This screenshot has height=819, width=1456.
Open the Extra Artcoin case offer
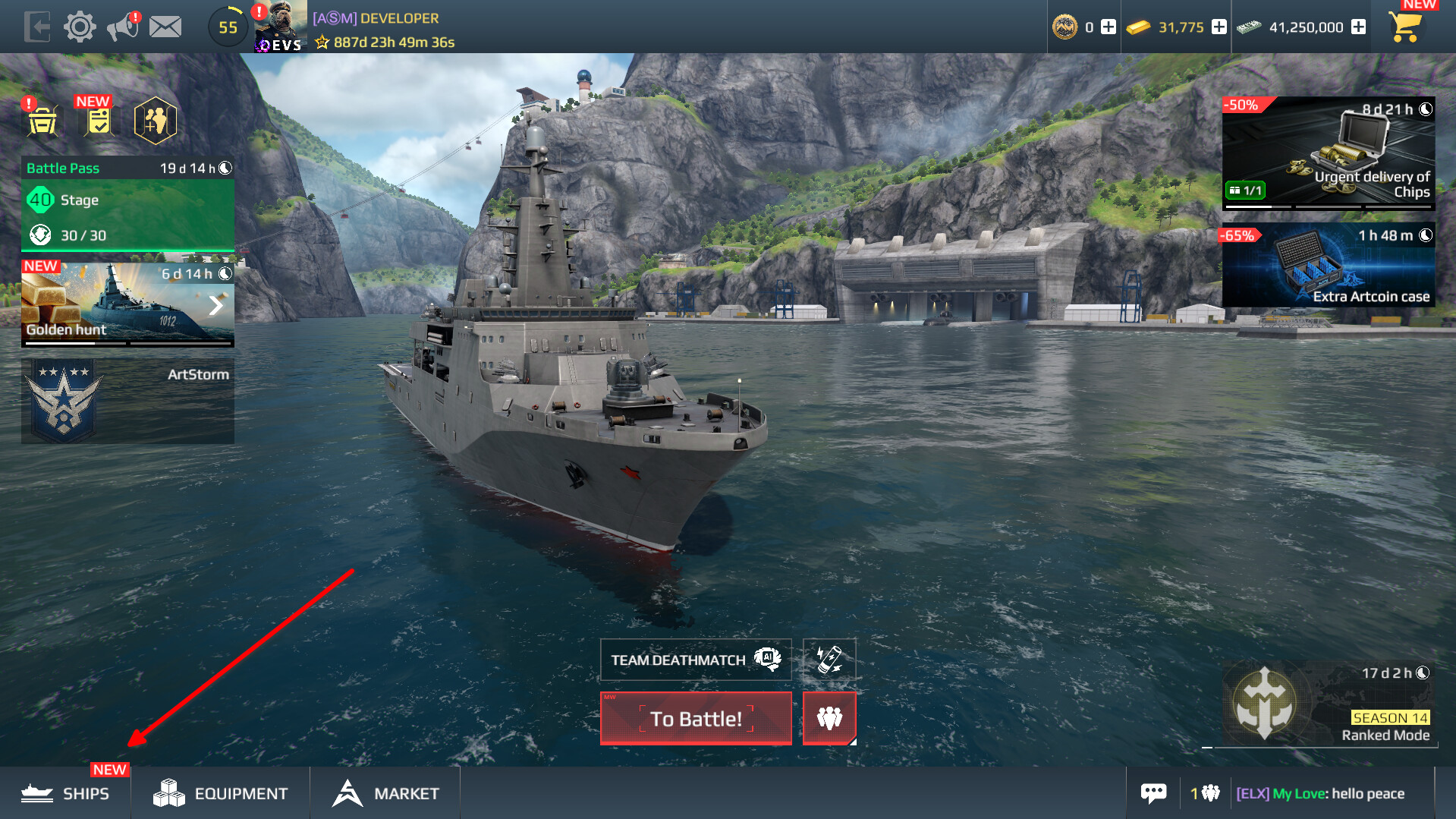(1328, 265)
